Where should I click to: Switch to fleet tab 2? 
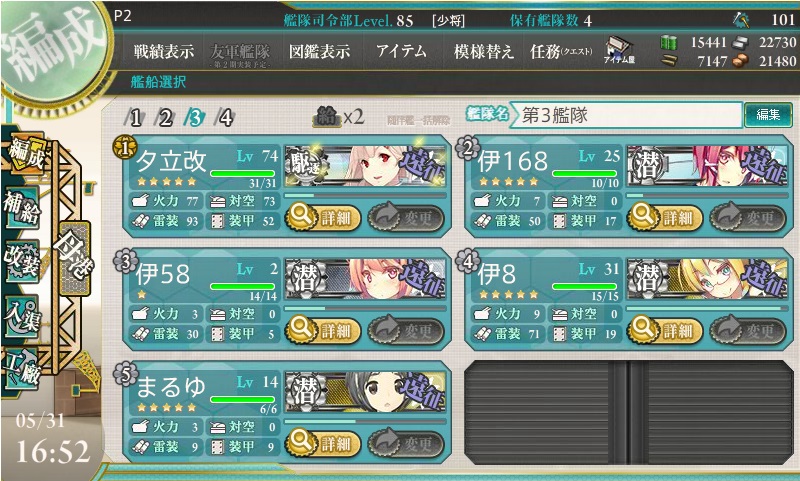[166, 117]
